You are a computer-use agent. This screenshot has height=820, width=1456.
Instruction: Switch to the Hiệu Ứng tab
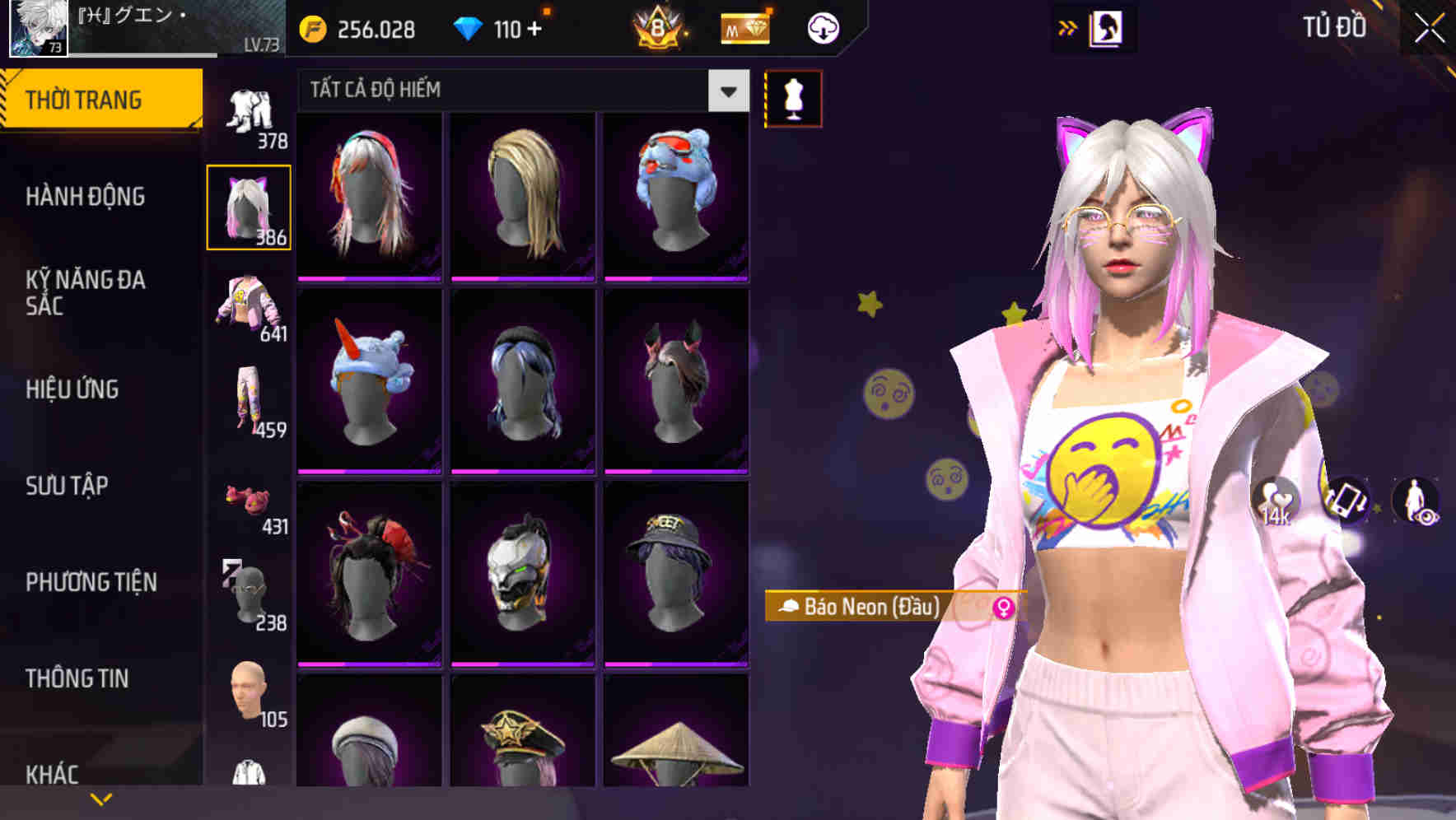[x=74, y=389]
